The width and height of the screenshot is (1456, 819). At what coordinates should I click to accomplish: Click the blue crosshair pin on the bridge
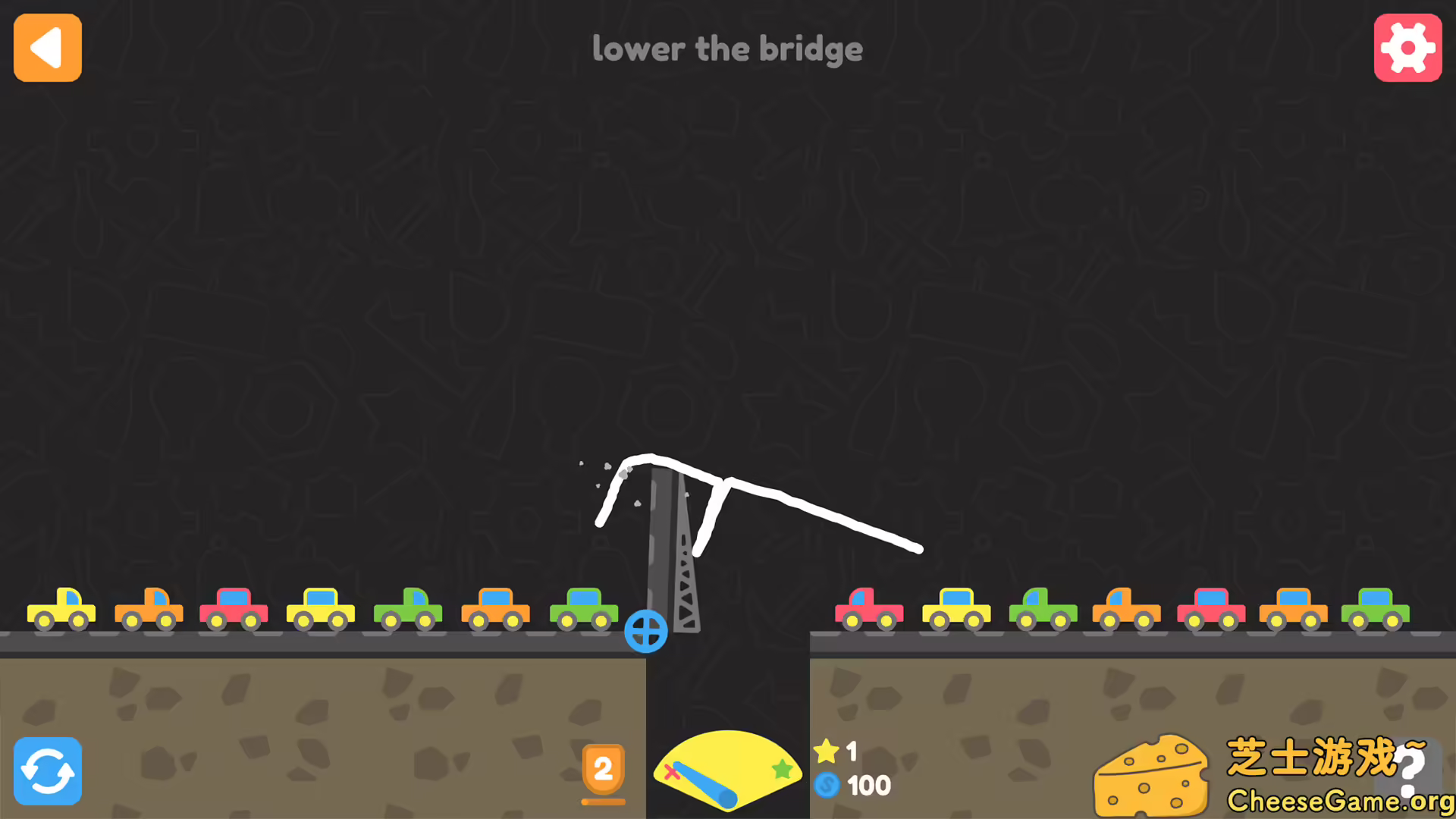pyautogui.click(x=646, y=630)
